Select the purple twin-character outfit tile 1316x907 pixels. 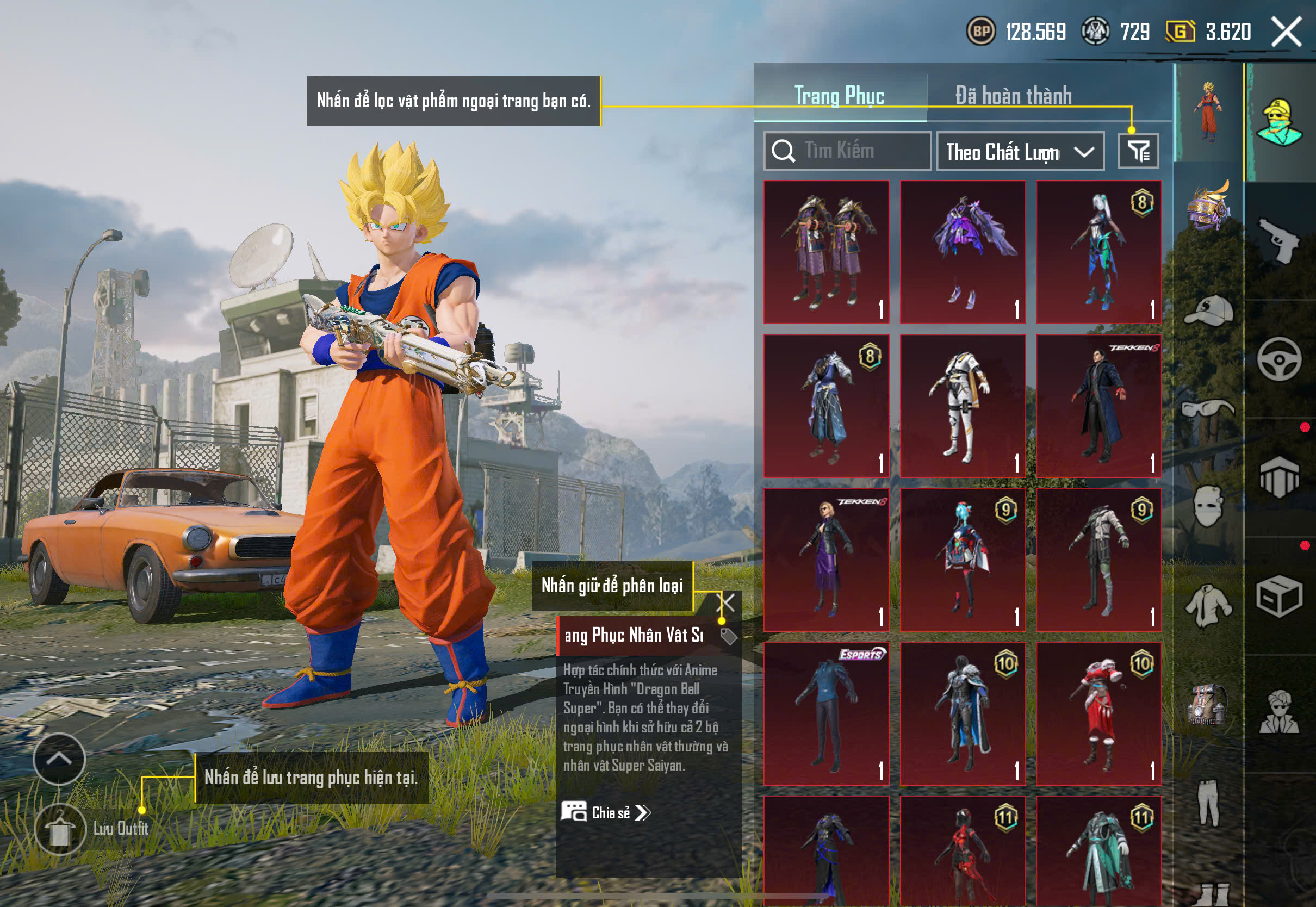pos(826,252)
